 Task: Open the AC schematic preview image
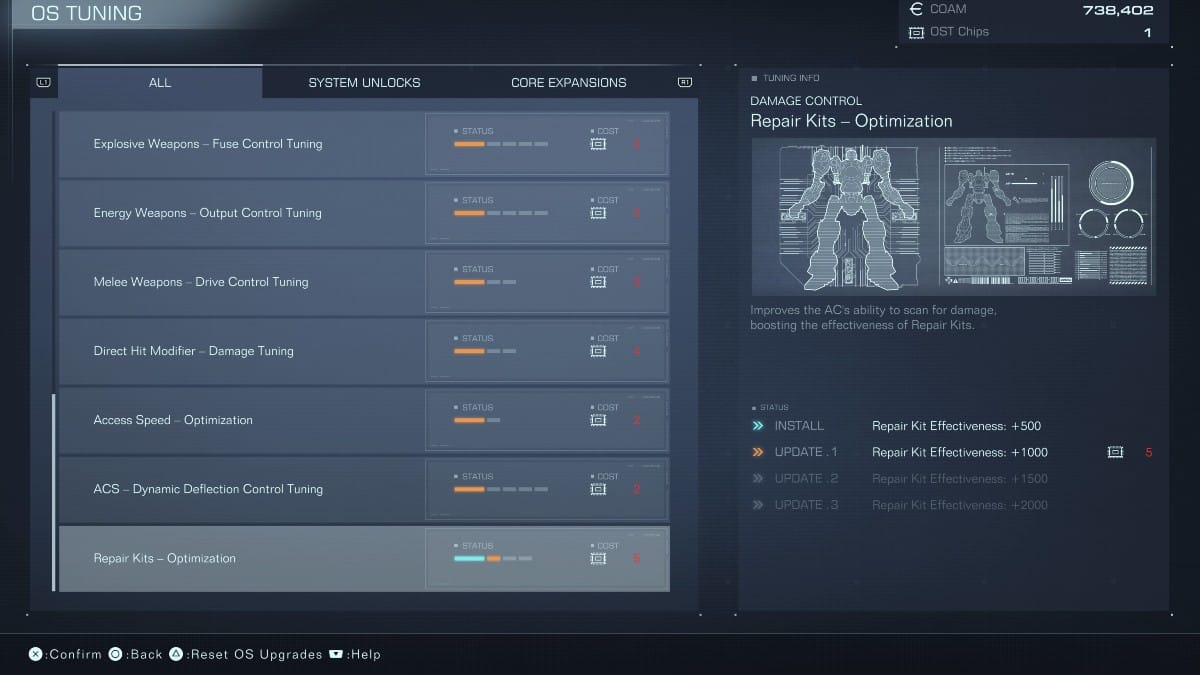coord(953,216)
